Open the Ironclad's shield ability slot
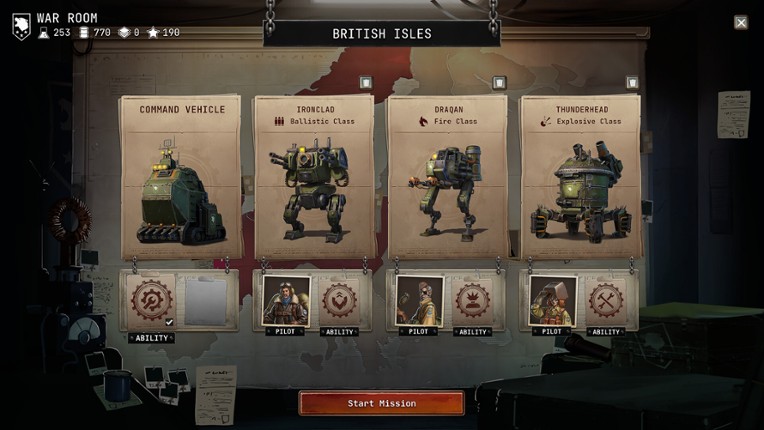 340,300
